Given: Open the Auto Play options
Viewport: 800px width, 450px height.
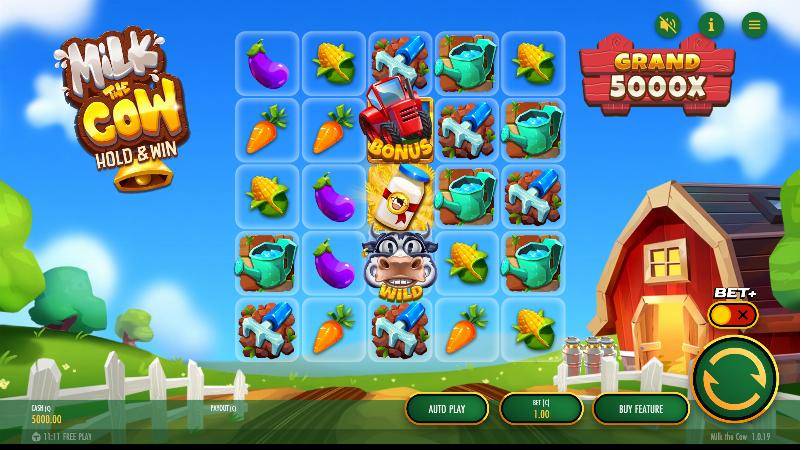Looking at the screenshot, I should coord(447,408).
